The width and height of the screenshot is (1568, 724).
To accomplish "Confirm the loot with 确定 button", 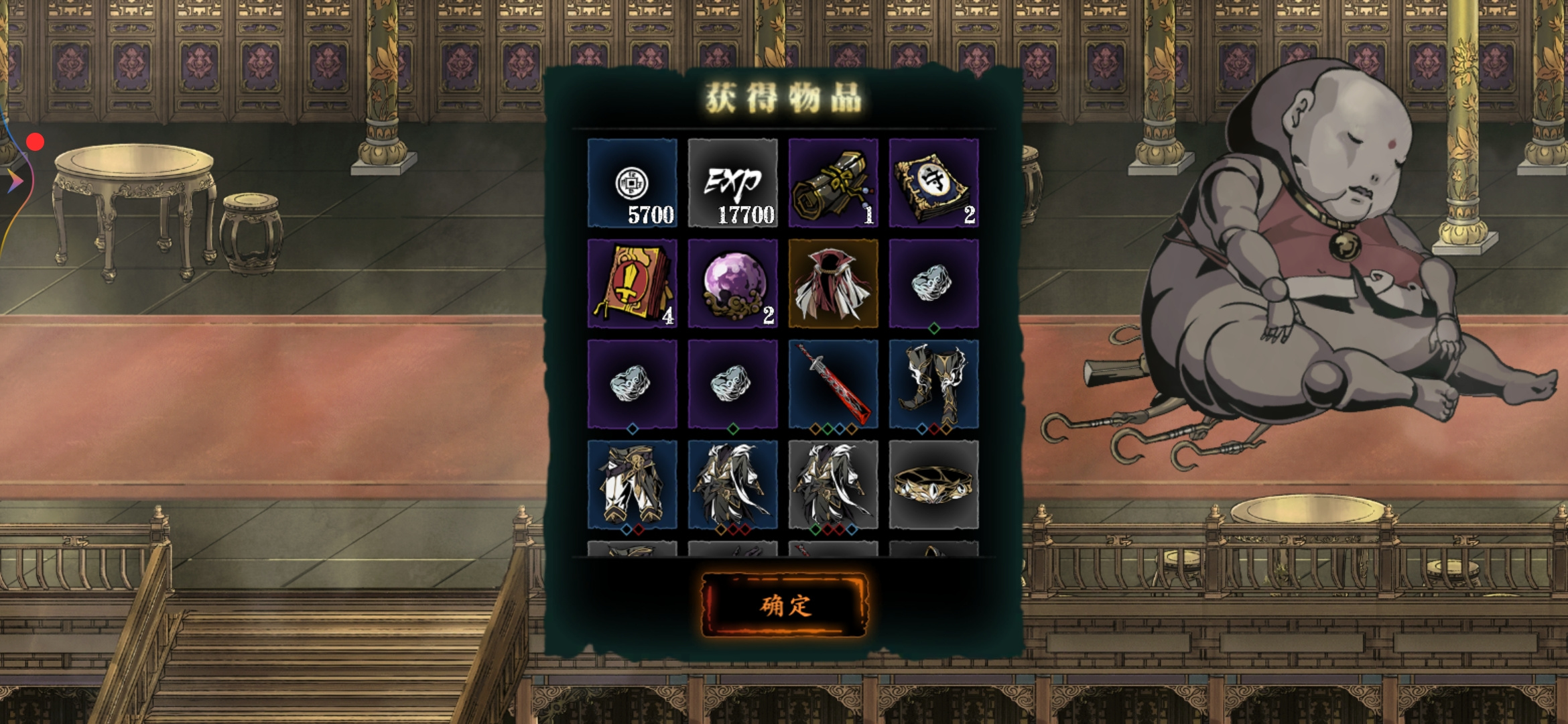I will pyautogui.click(x=784, y=605).
